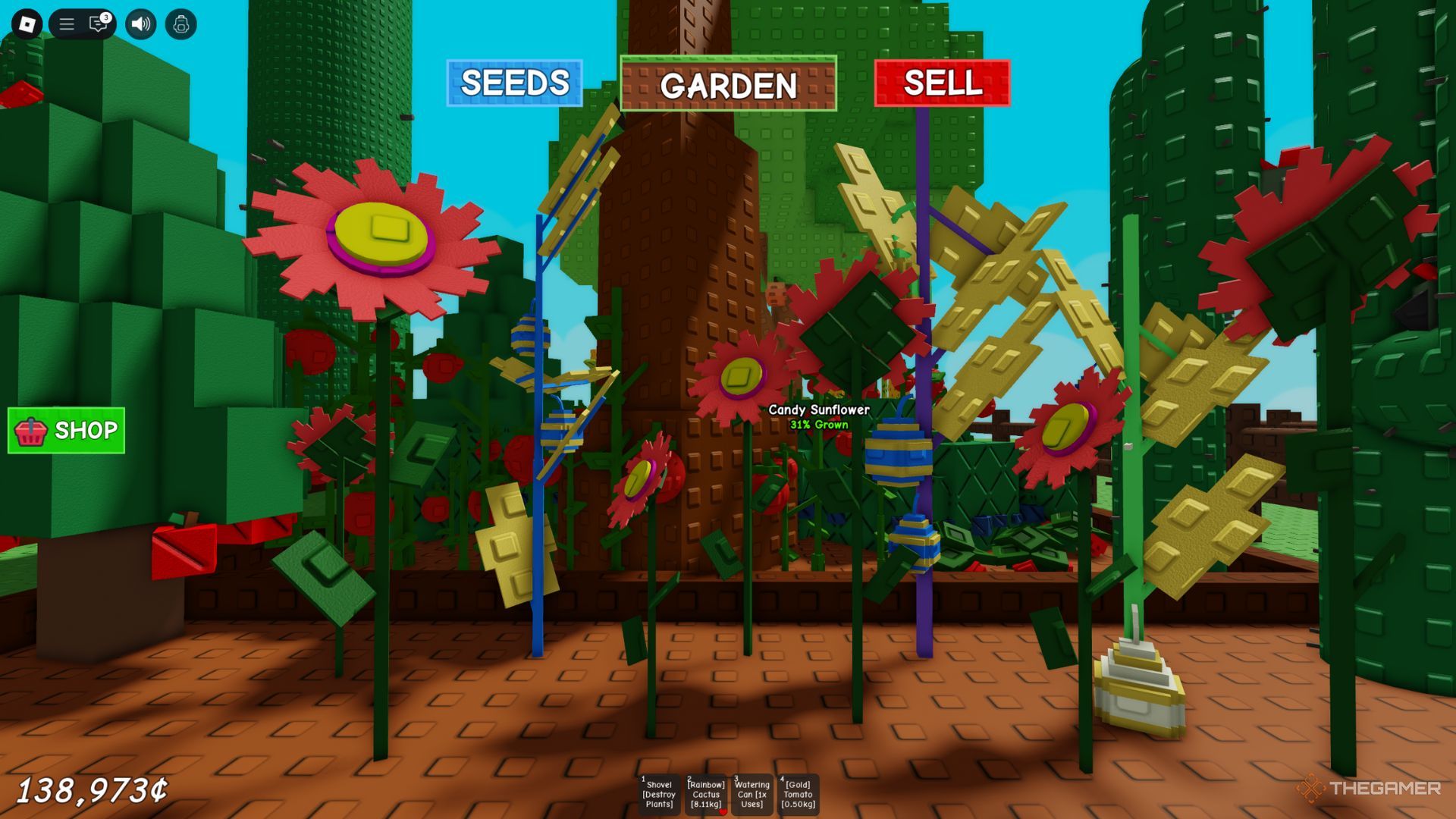Toggle the speaker sound icon

[140, 24]
